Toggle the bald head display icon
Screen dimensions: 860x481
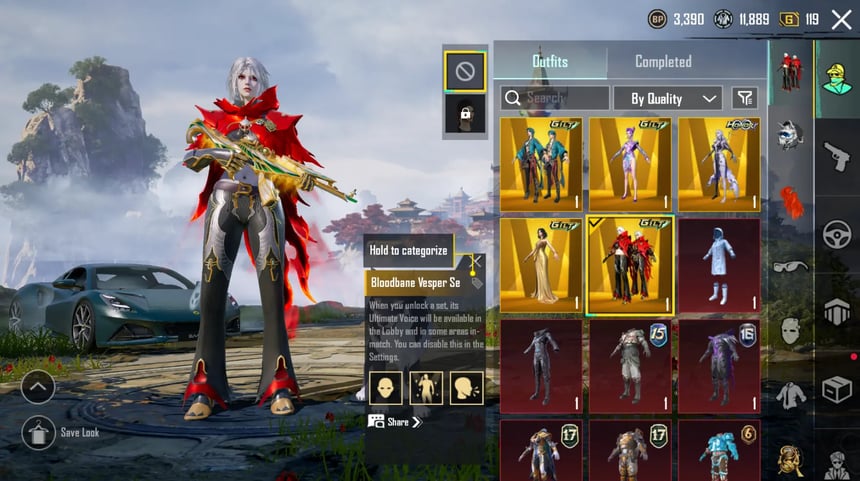point(385,386)
